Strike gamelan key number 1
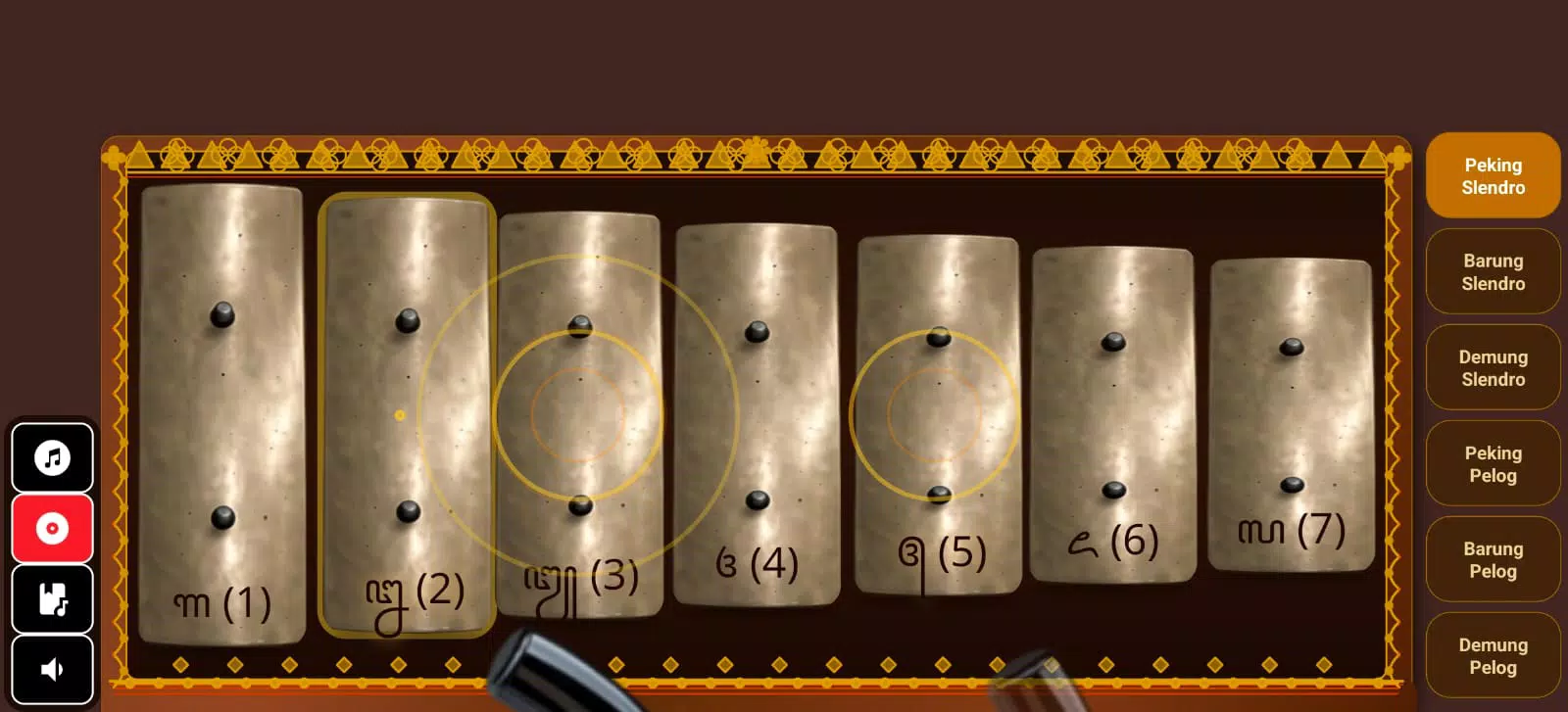Viewport: 1568px width, 712px height. pyautogui.click(x=223, y=411)
